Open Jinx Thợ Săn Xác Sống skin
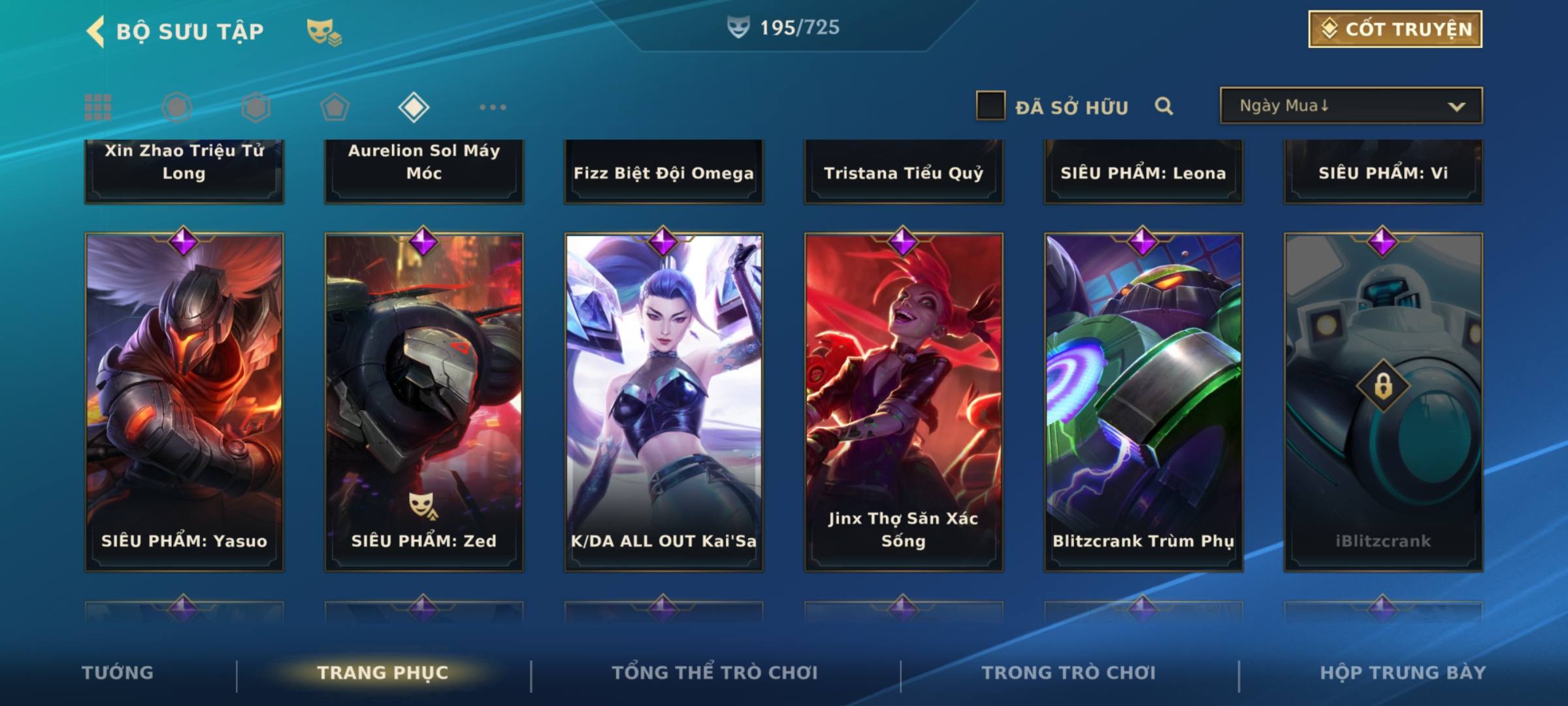This screenshot has height=706, width=1568. pos(904,402)
